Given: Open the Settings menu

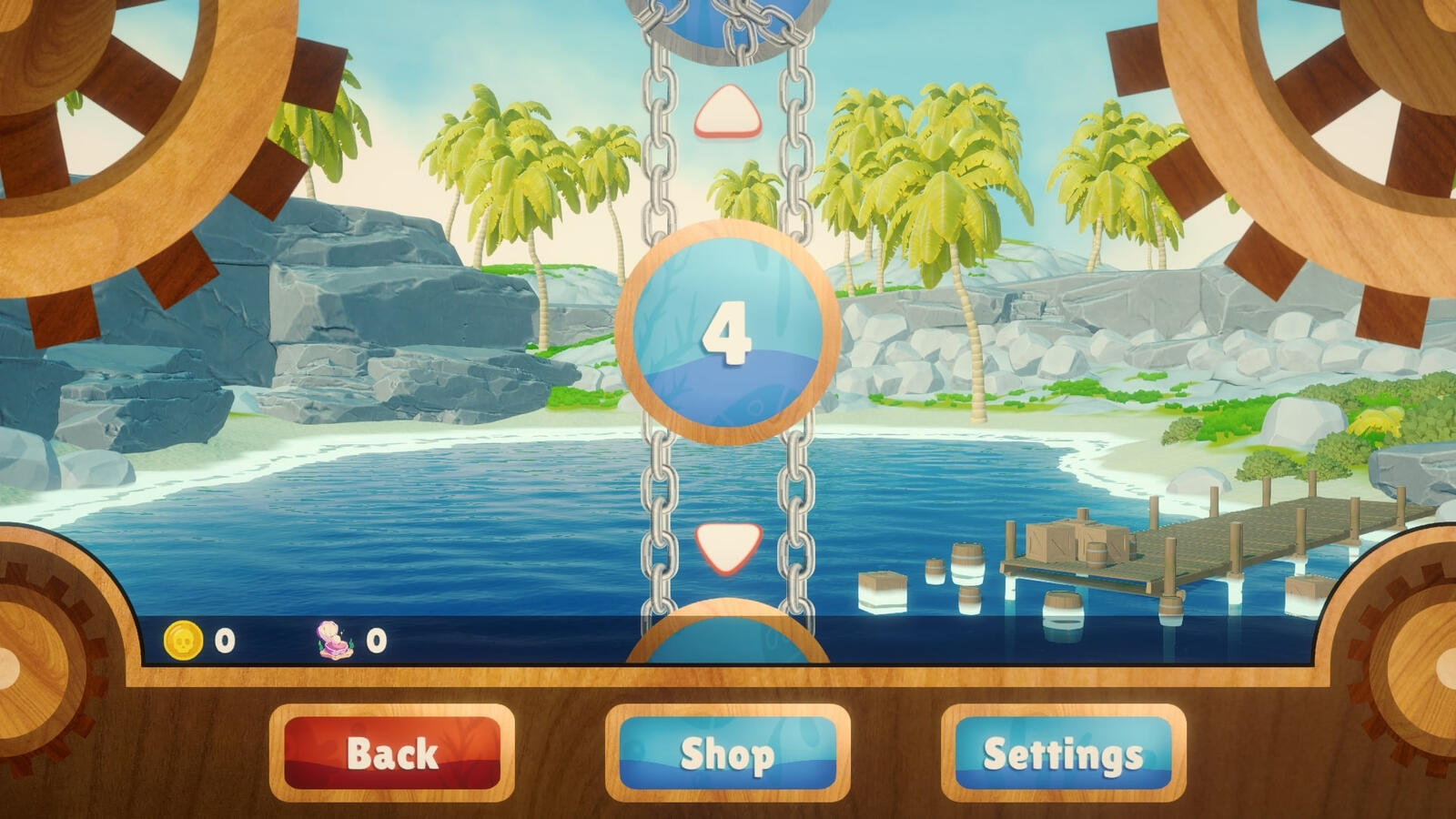Looking at the screenshot, I should [1065, 752].
